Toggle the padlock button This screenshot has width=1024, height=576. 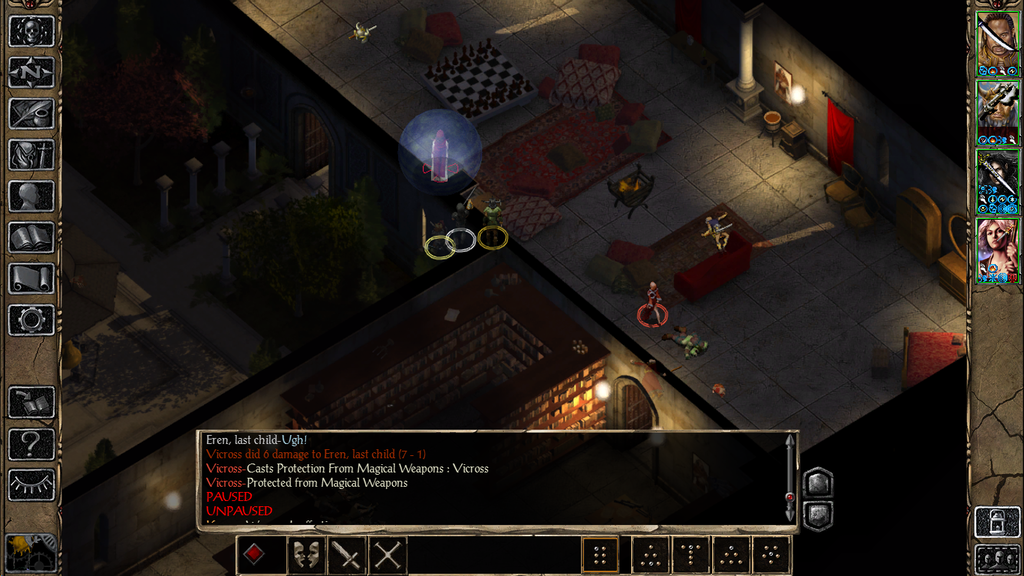pyautogui.click(x=997, y=523)
